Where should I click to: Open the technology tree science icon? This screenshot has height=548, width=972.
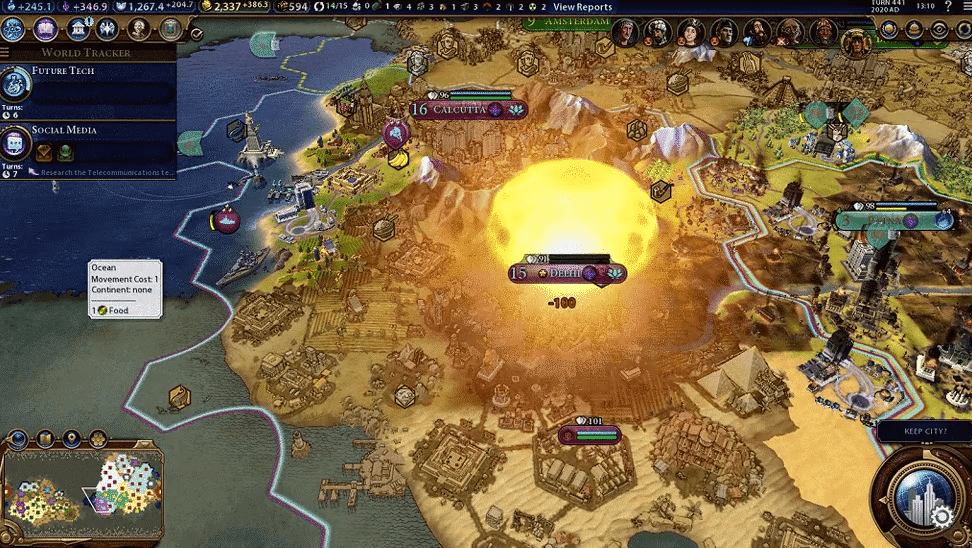(x=15, y=28)
